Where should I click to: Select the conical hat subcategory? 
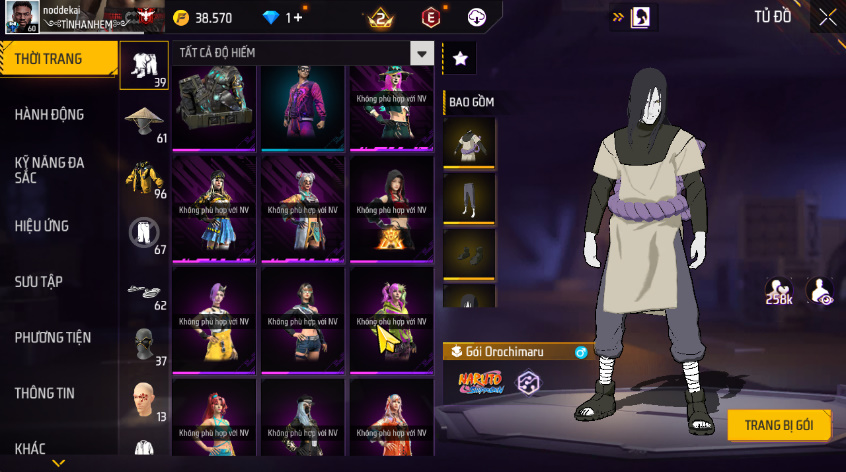144,121
